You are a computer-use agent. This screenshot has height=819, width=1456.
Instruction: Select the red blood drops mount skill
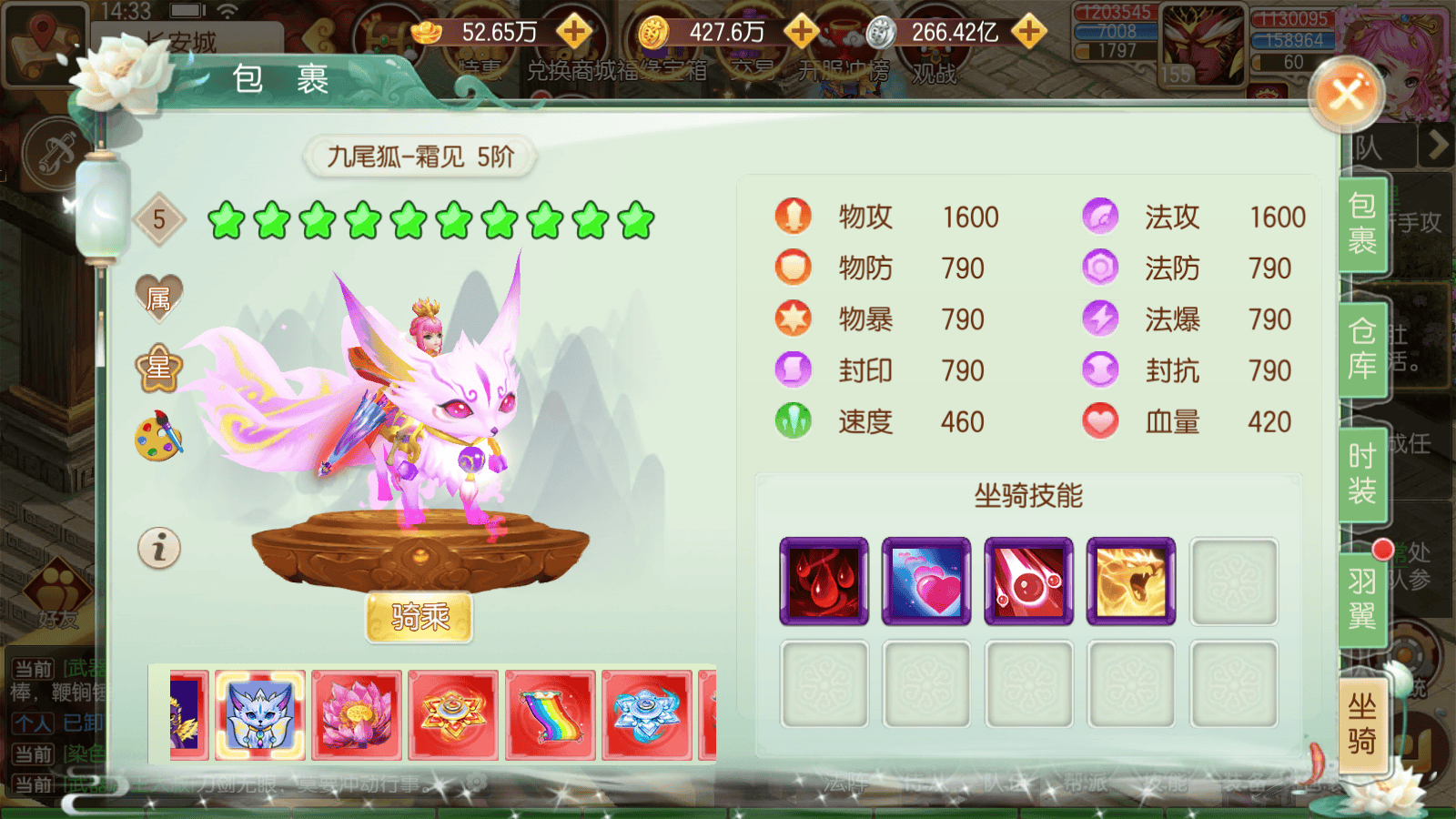[x=824, y=580]
